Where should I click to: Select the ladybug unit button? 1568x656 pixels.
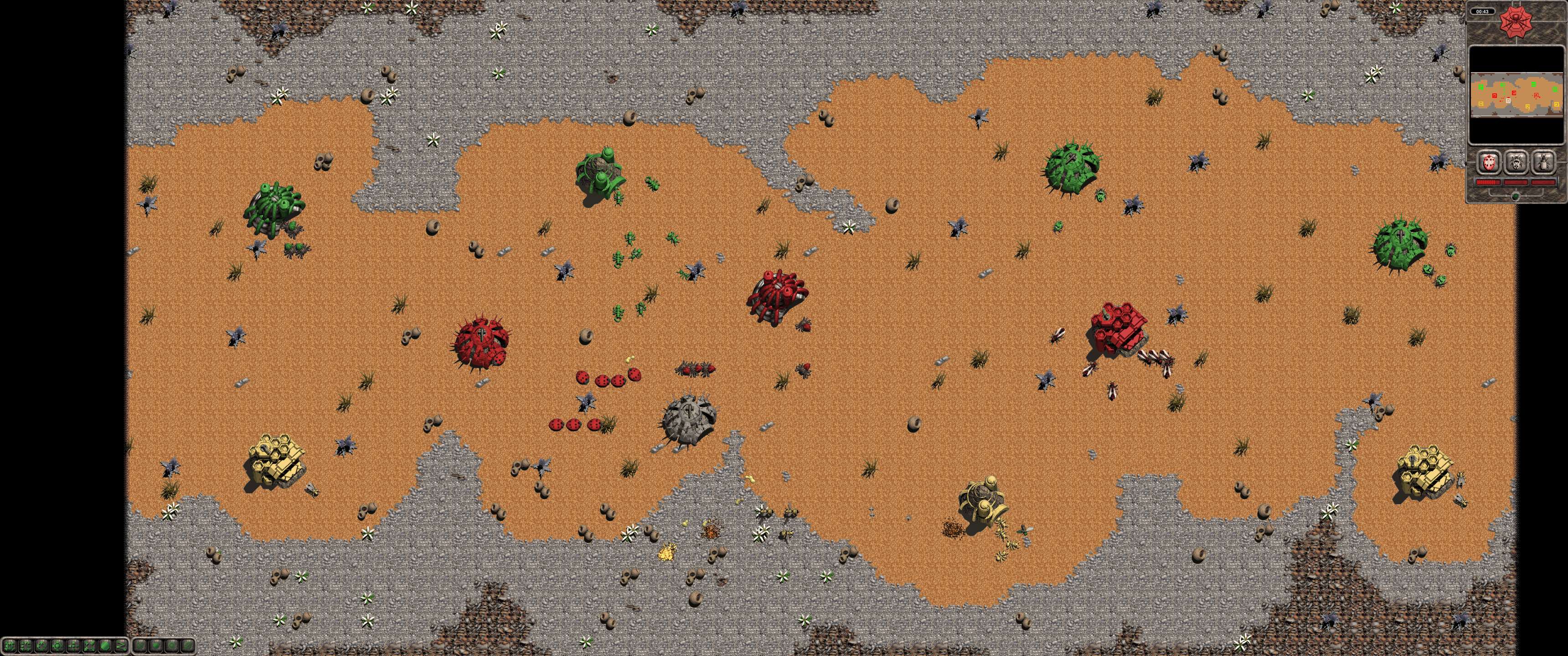click(x=1489, y=163)
